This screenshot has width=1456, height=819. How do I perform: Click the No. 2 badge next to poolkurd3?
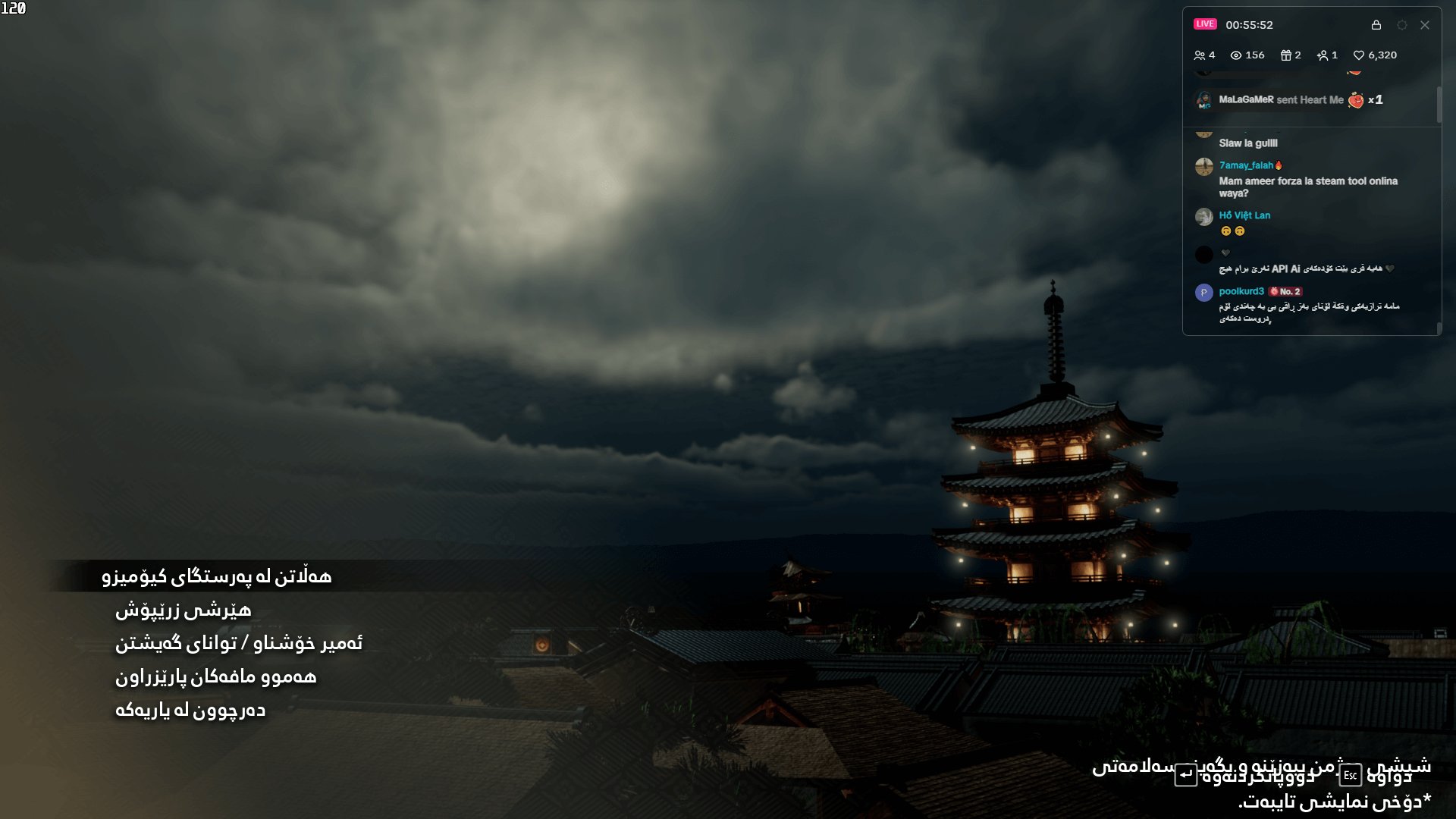[x=1286, y=291]
